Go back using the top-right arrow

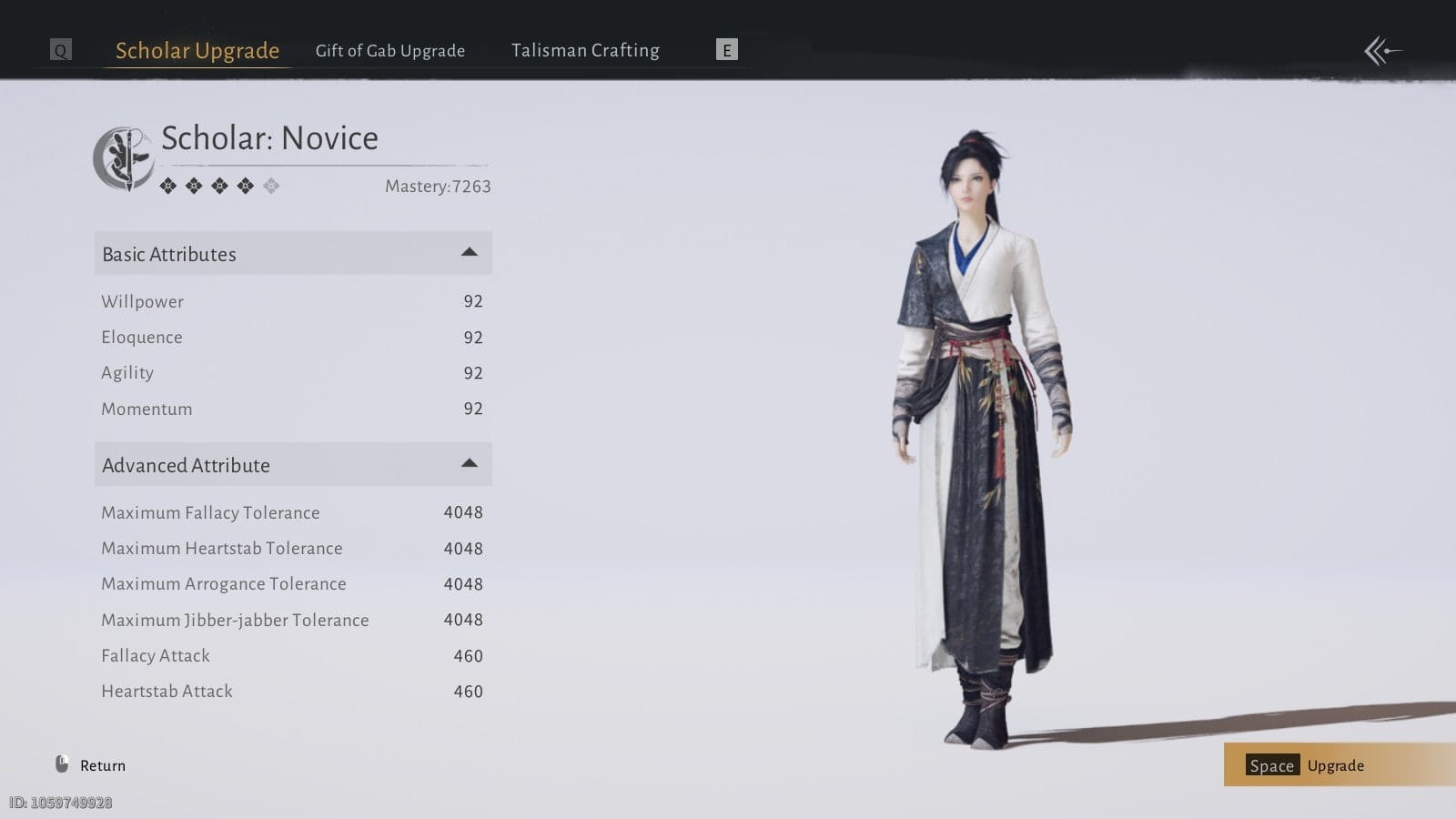point(1381,51)
